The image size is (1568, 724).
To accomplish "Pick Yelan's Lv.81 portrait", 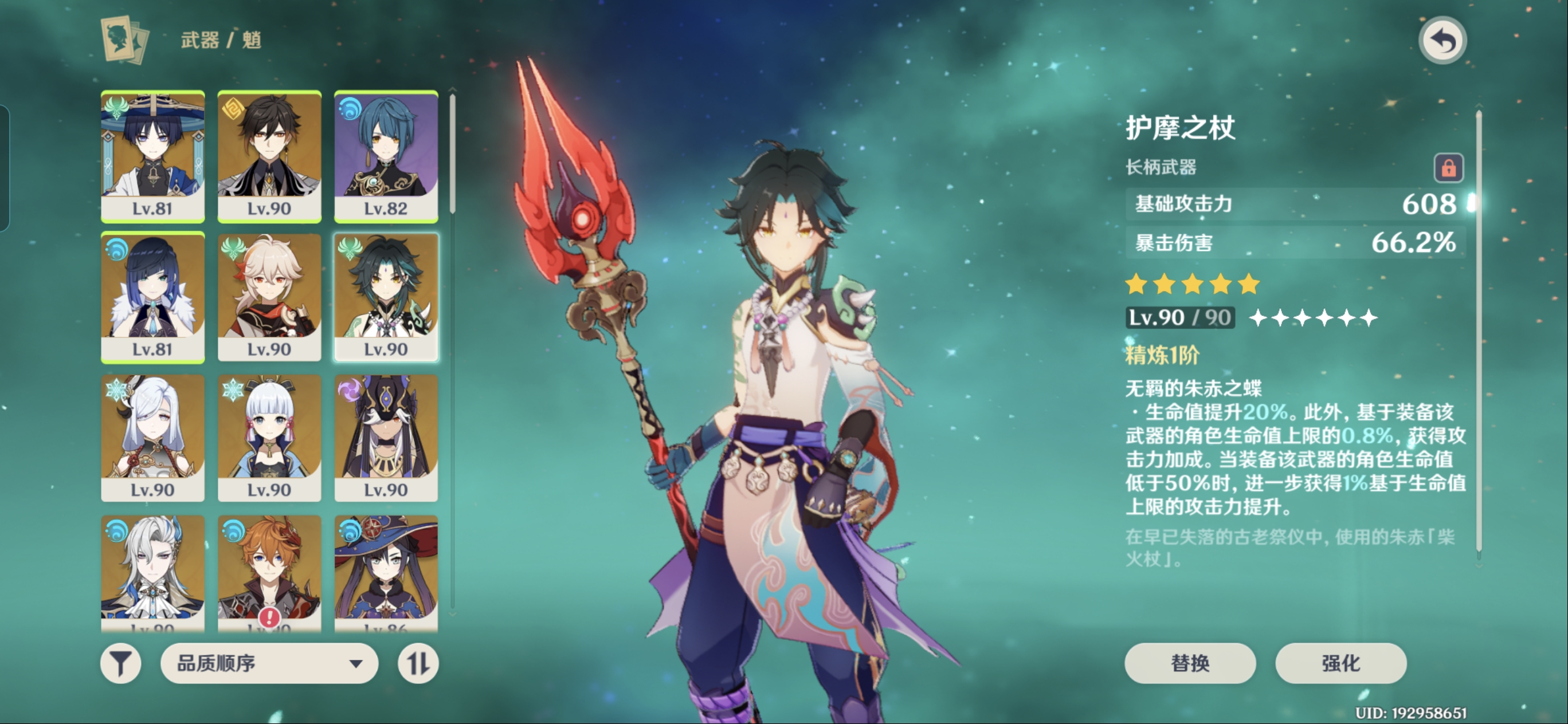I will tap(153, 297).
